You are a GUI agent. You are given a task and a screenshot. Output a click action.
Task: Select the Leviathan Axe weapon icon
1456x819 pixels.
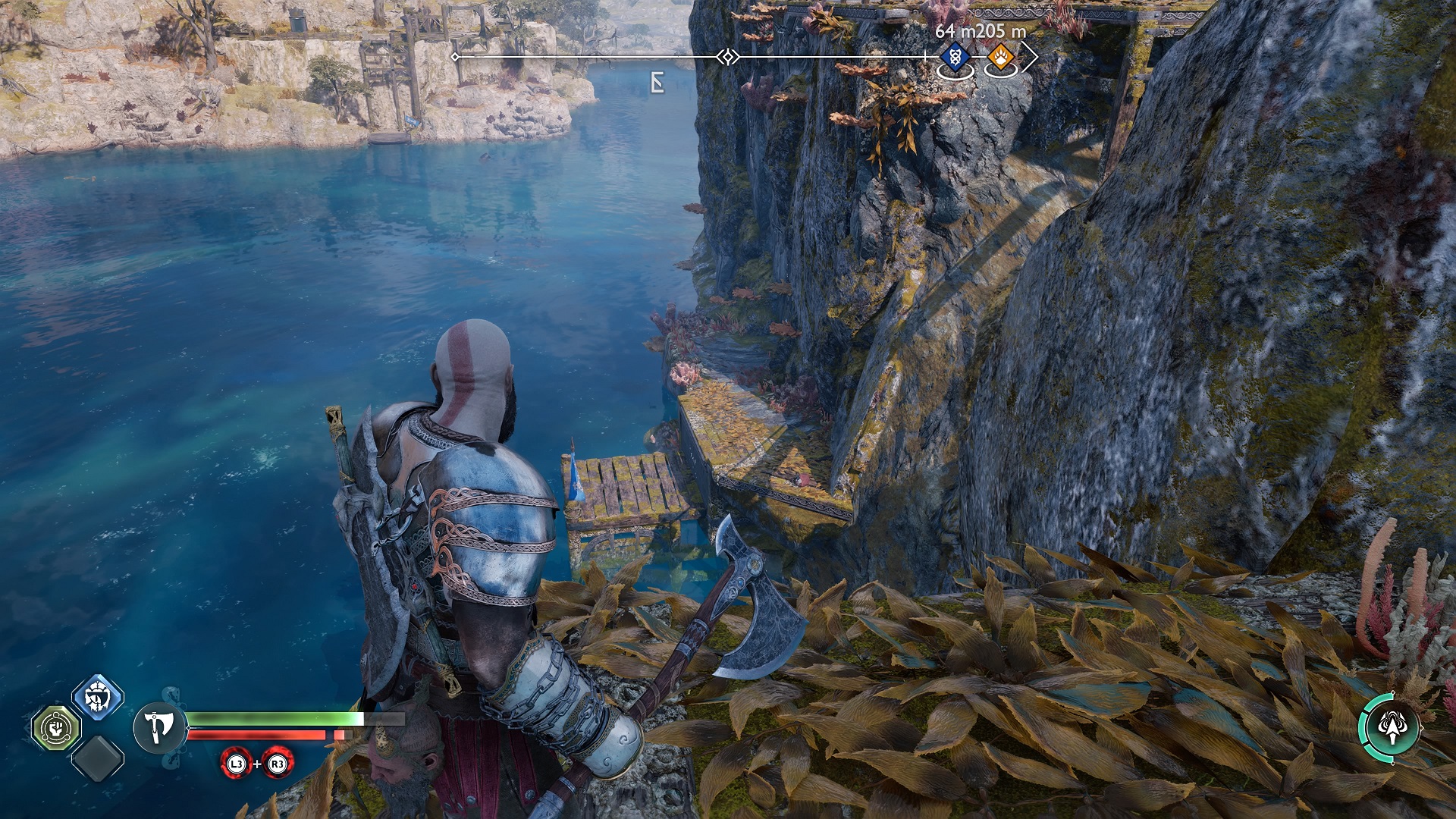click(159, 727)
